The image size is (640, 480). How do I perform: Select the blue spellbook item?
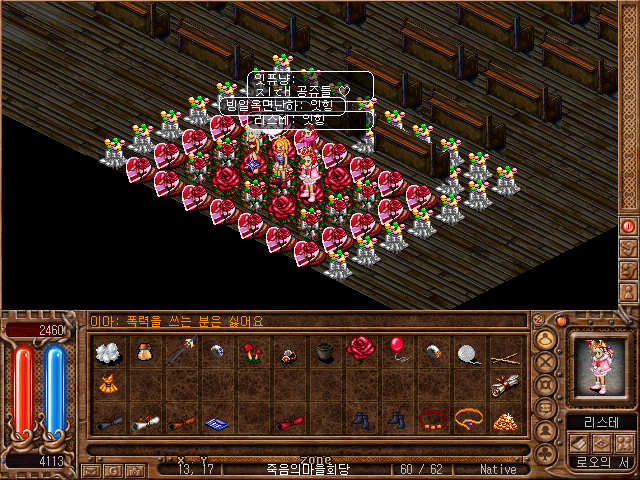[x=218, y=421]
